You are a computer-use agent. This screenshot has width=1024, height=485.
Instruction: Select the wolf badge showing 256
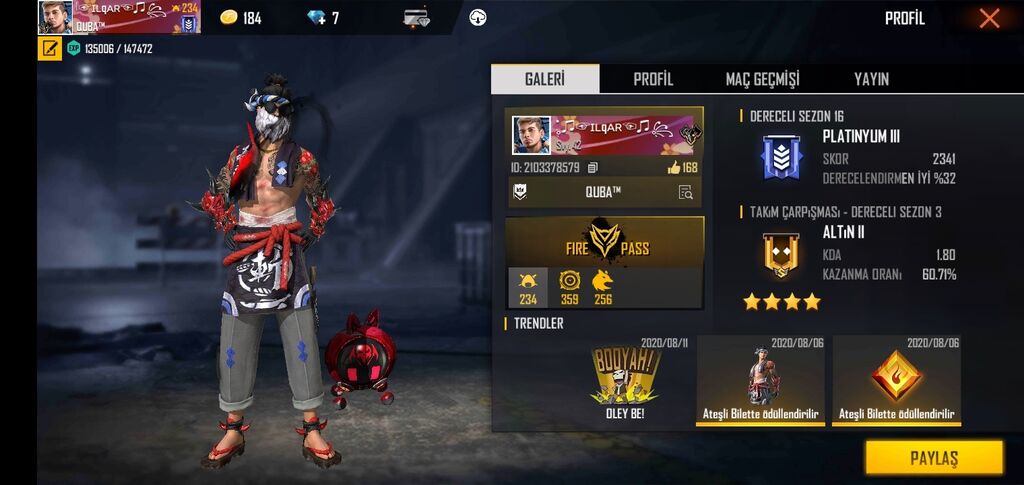(x=602, y=287)
